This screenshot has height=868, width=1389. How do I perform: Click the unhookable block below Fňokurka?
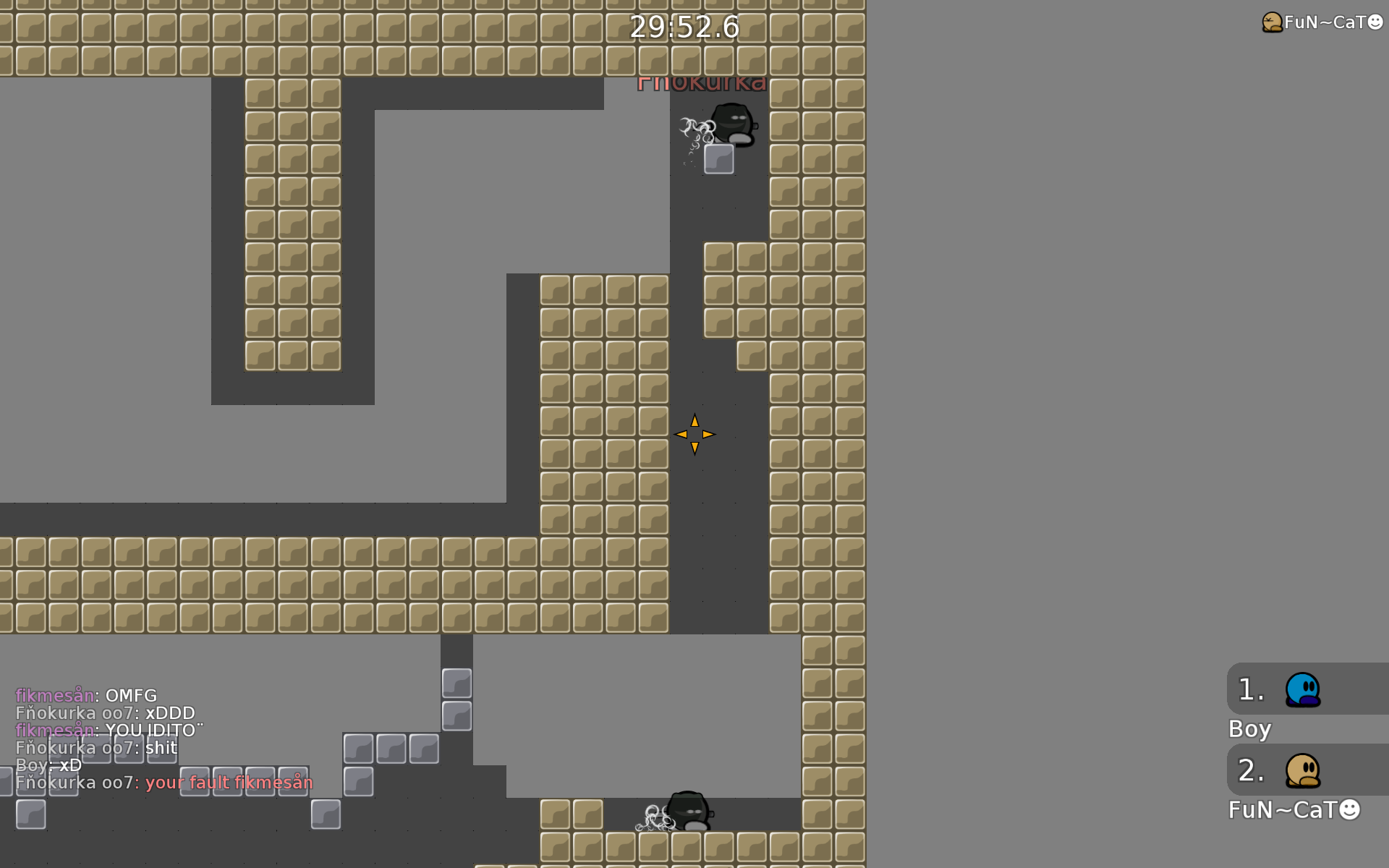pos(719,158)
